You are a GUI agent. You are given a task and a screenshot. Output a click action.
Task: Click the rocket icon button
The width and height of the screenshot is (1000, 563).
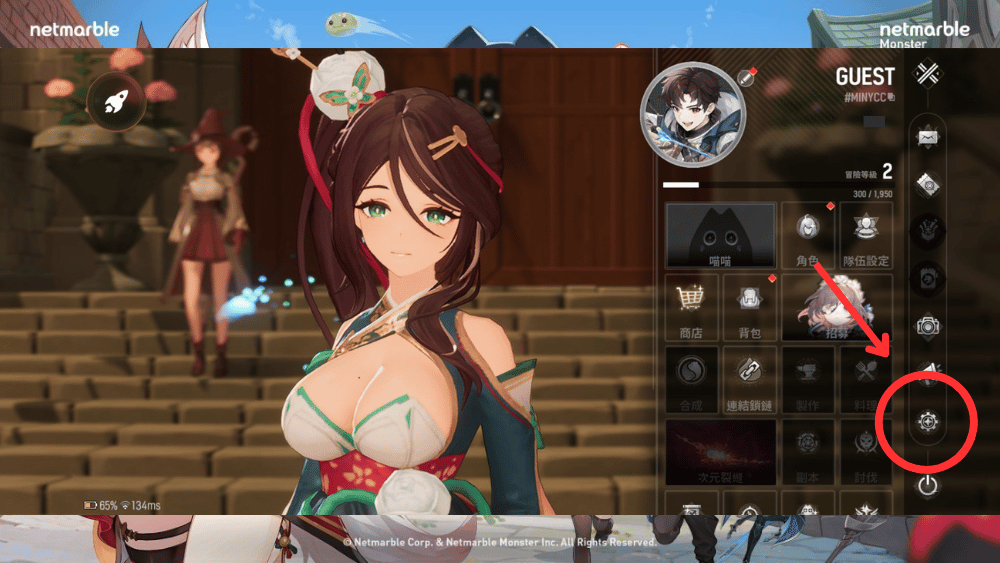point(118,101)
